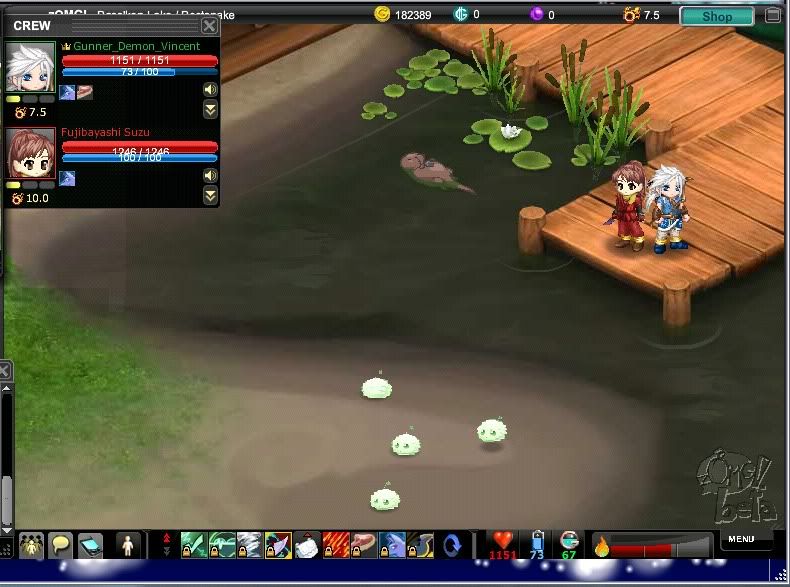Click the window button beside Shop
This screenshot has height=587, width=790.
point(773,16)
